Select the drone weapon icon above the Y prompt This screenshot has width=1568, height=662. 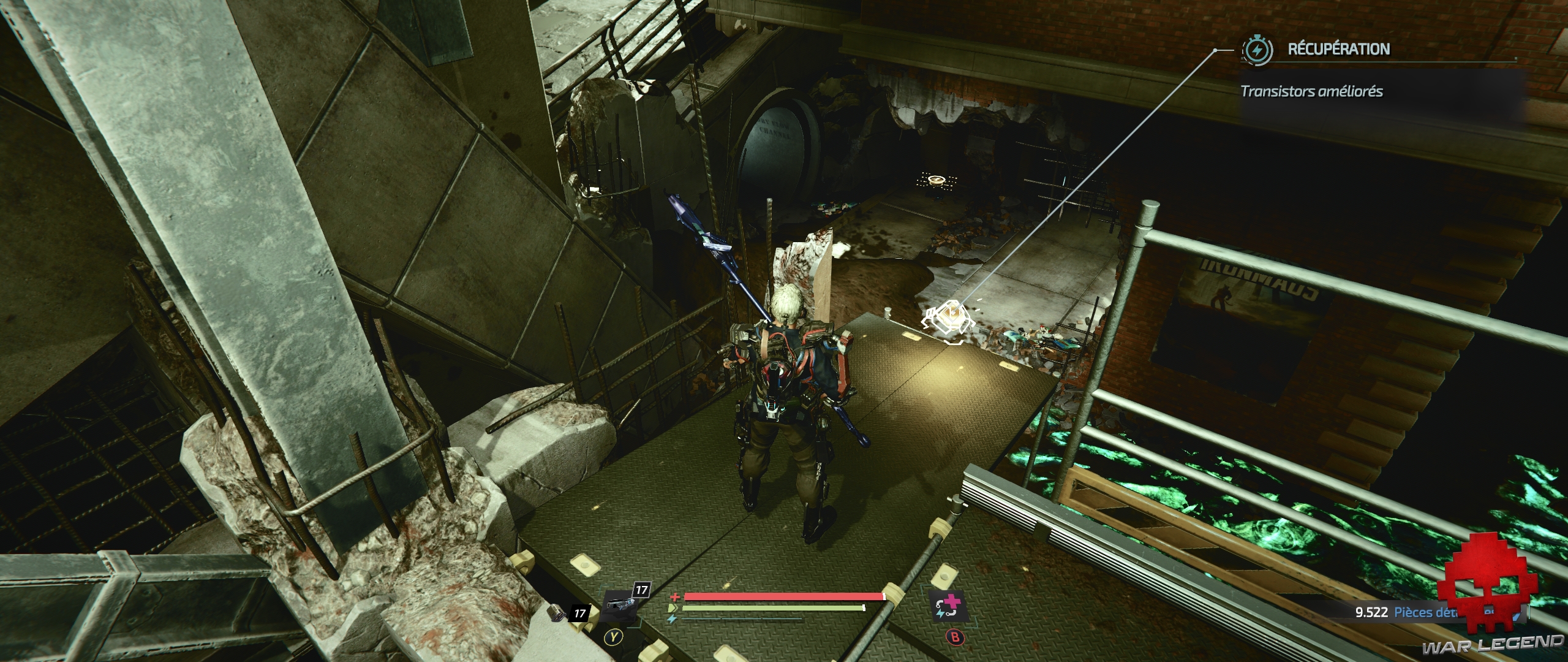tap(620, 607)
